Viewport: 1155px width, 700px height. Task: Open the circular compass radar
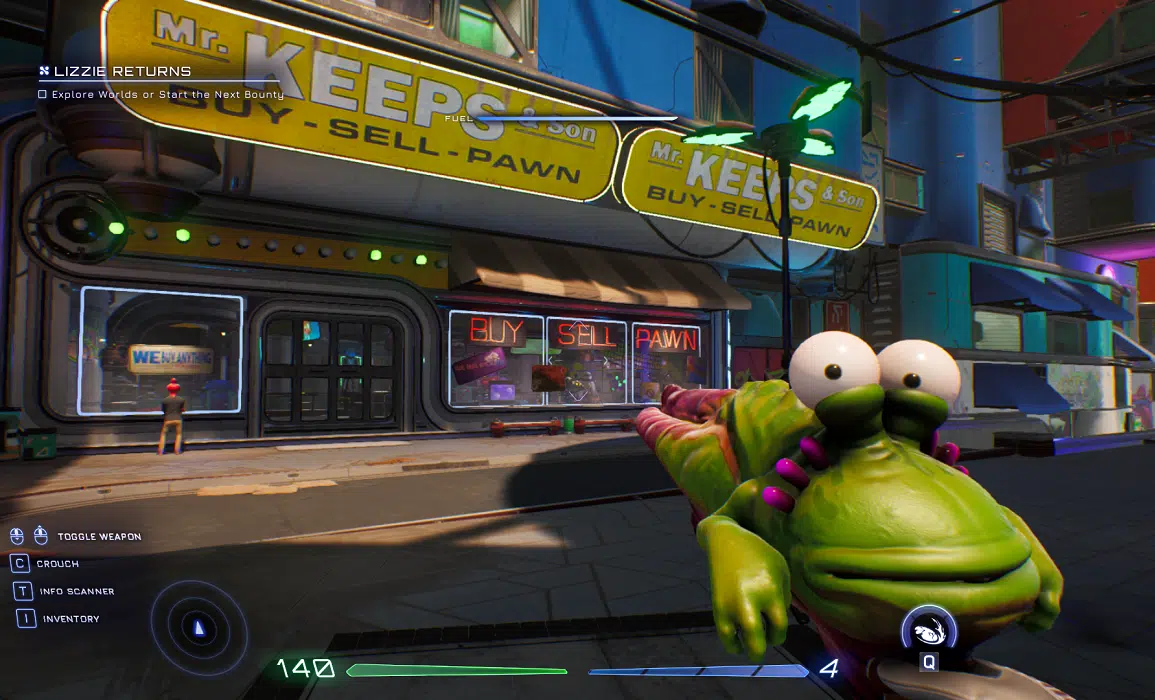pyautogui.click(x=198, y=628)
